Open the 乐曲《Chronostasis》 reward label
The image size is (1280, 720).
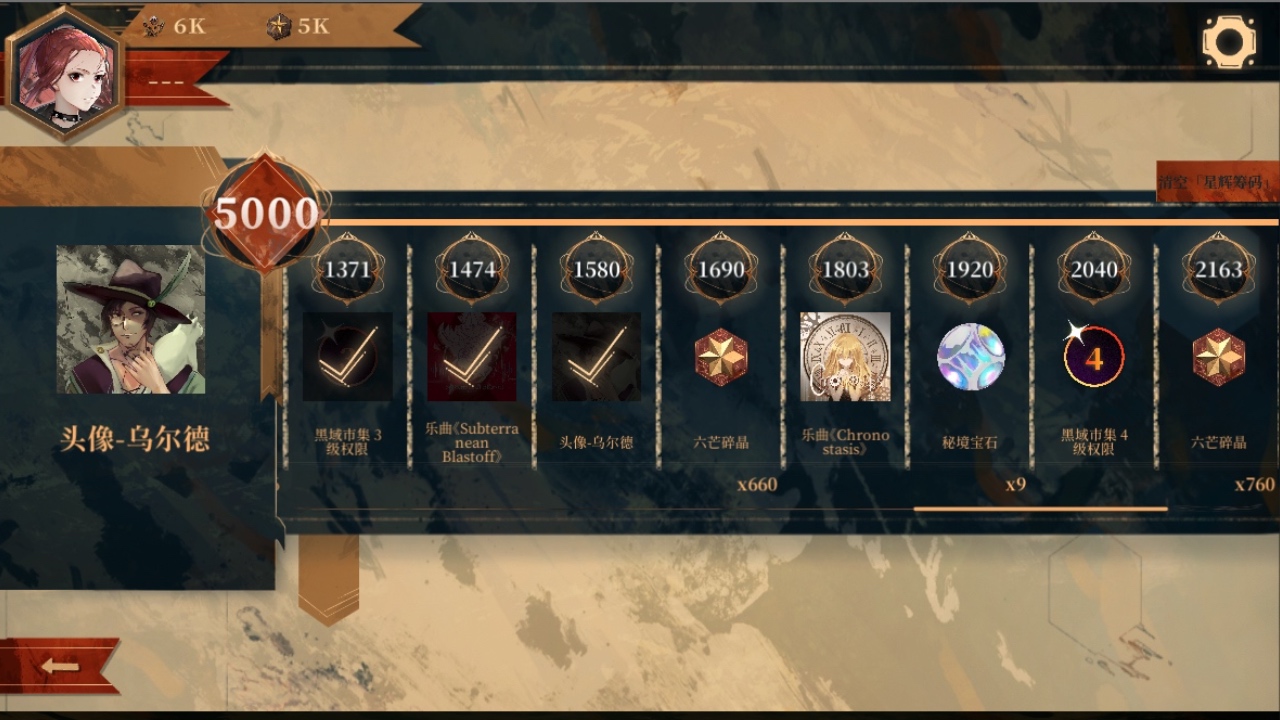(845, 443)
